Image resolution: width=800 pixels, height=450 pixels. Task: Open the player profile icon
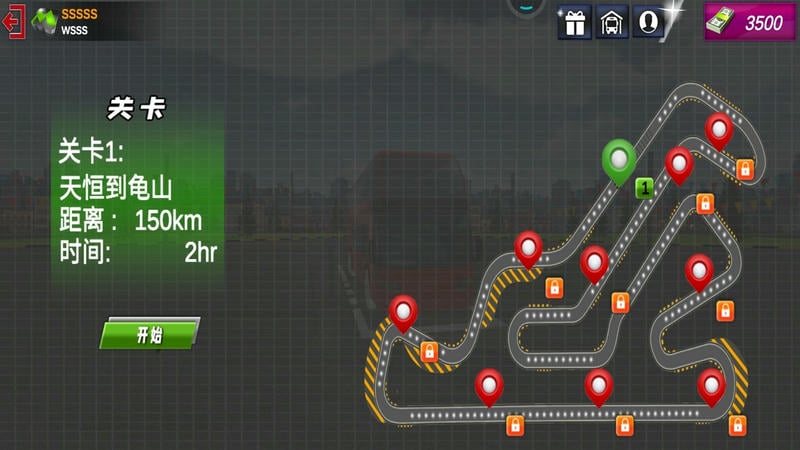click(x=648, y=22)
